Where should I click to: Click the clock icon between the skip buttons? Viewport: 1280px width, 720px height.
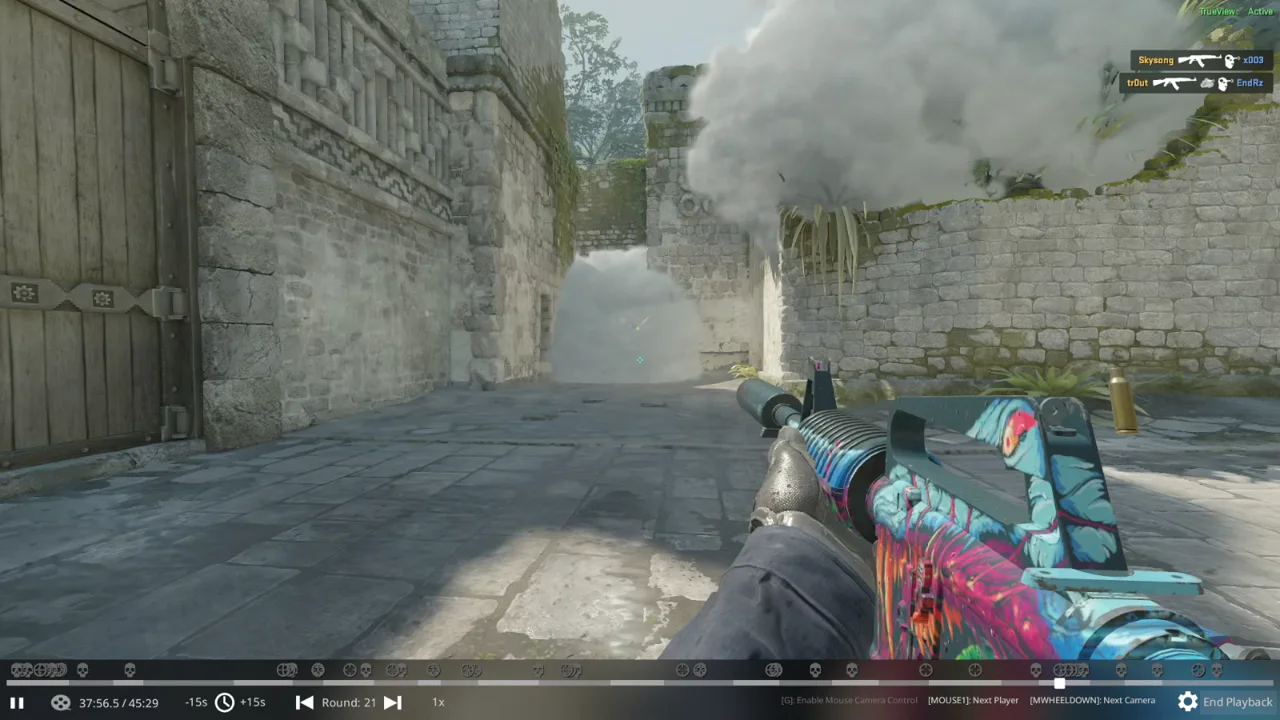(x=224, y=703)
